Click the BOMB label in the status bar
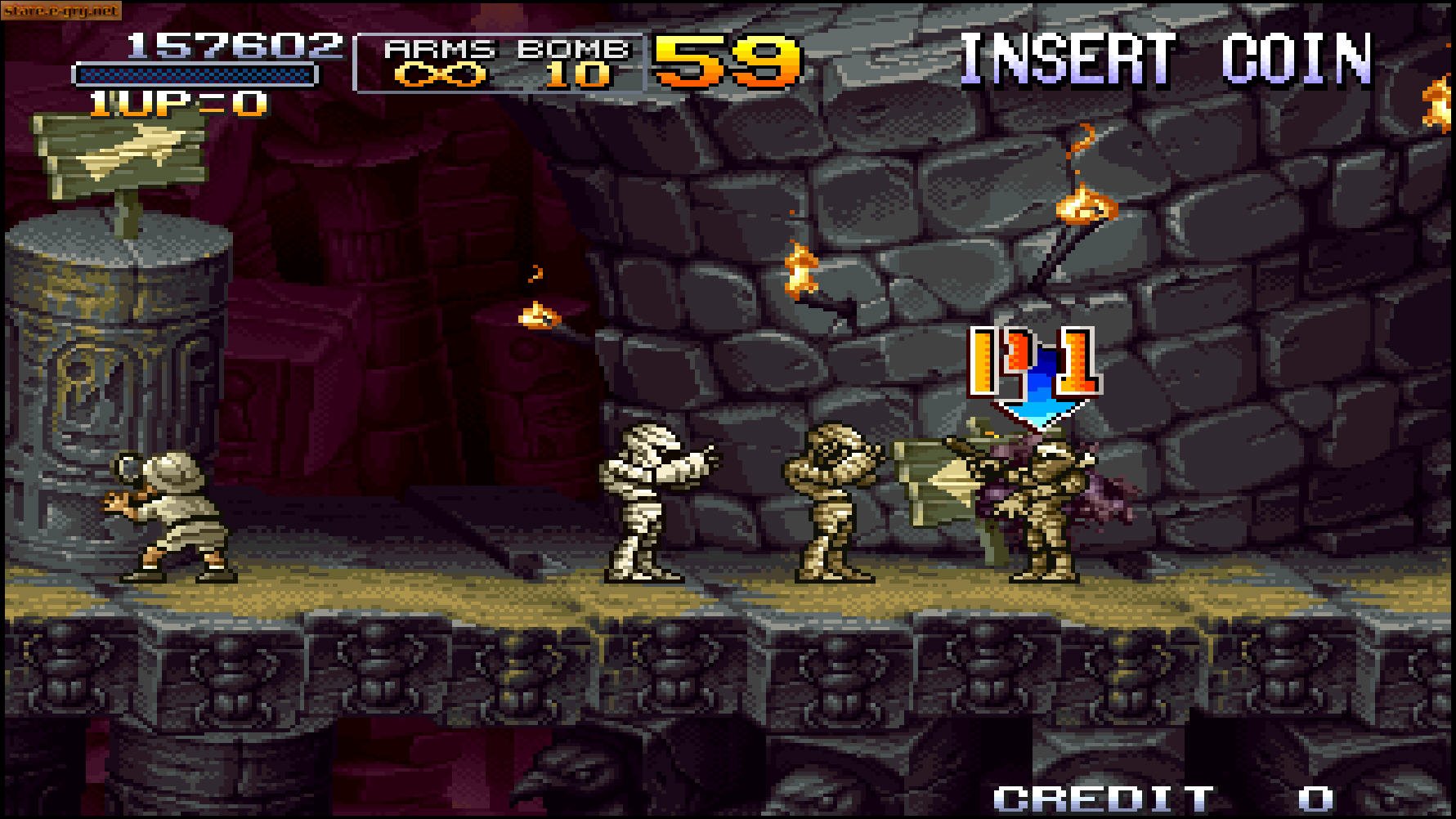This screenshot has width=1456, height=819. point(571,49)
